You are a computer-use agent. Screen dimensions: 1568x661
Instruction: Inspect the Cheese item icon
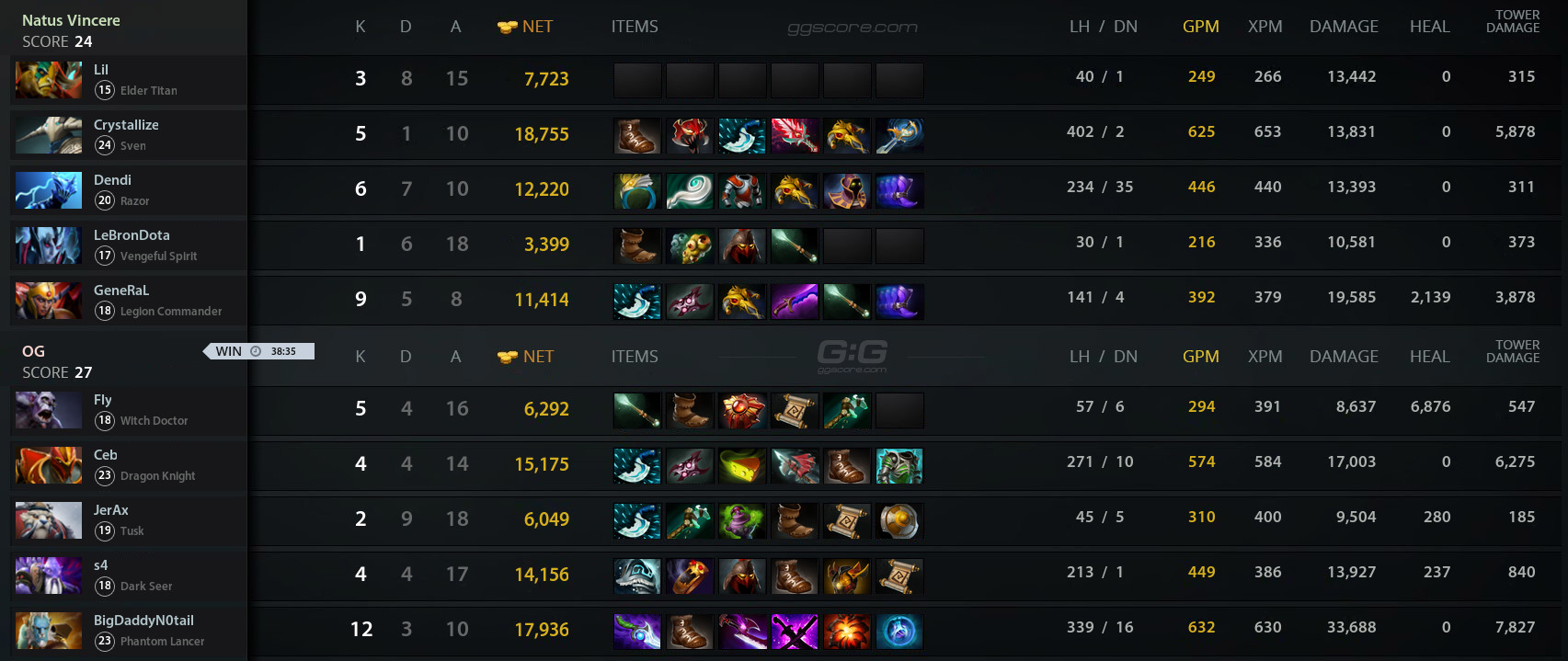(x=741, y=466)
